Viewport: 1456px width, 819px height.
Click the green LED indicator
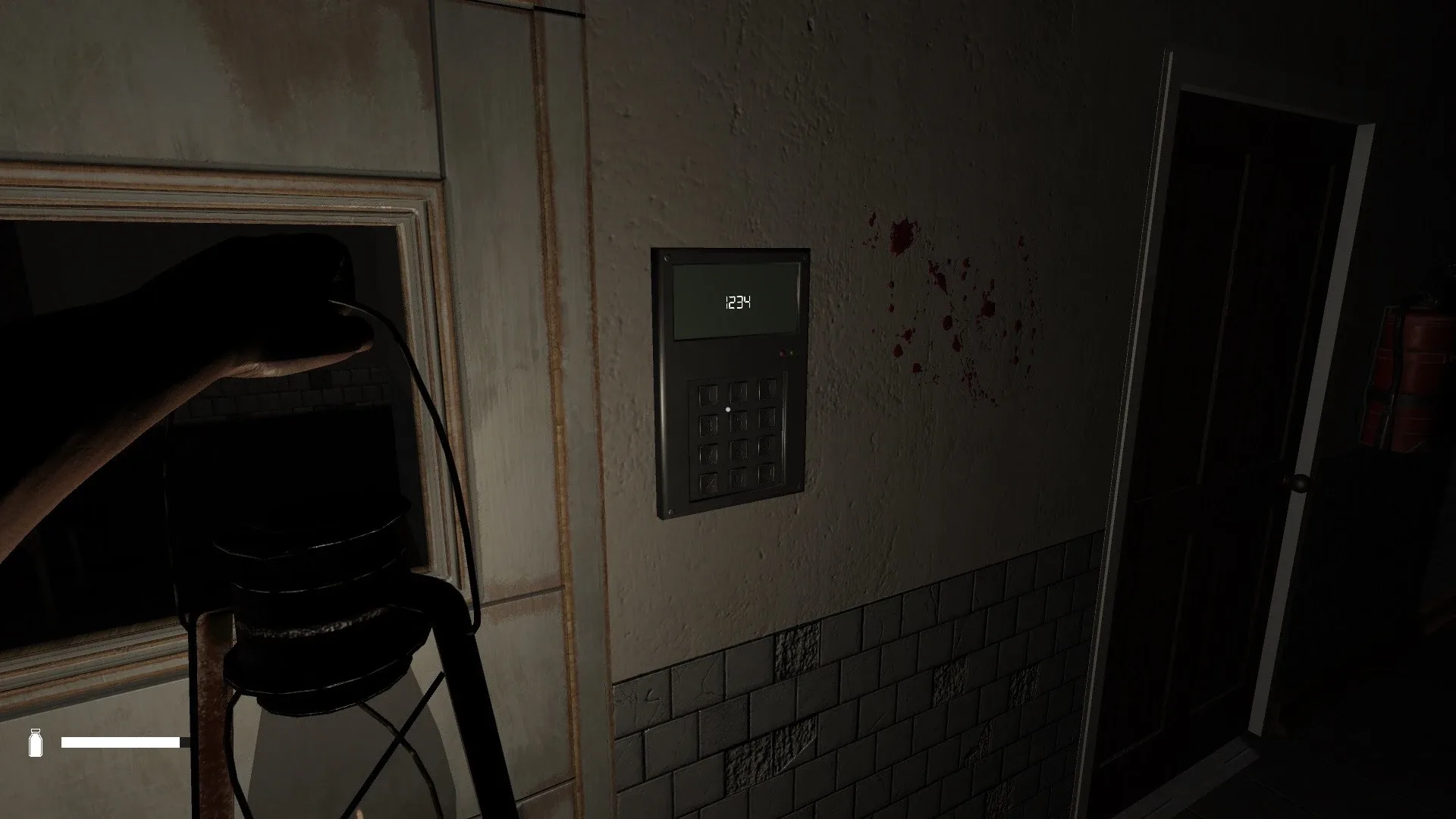[x=791, y=353]
